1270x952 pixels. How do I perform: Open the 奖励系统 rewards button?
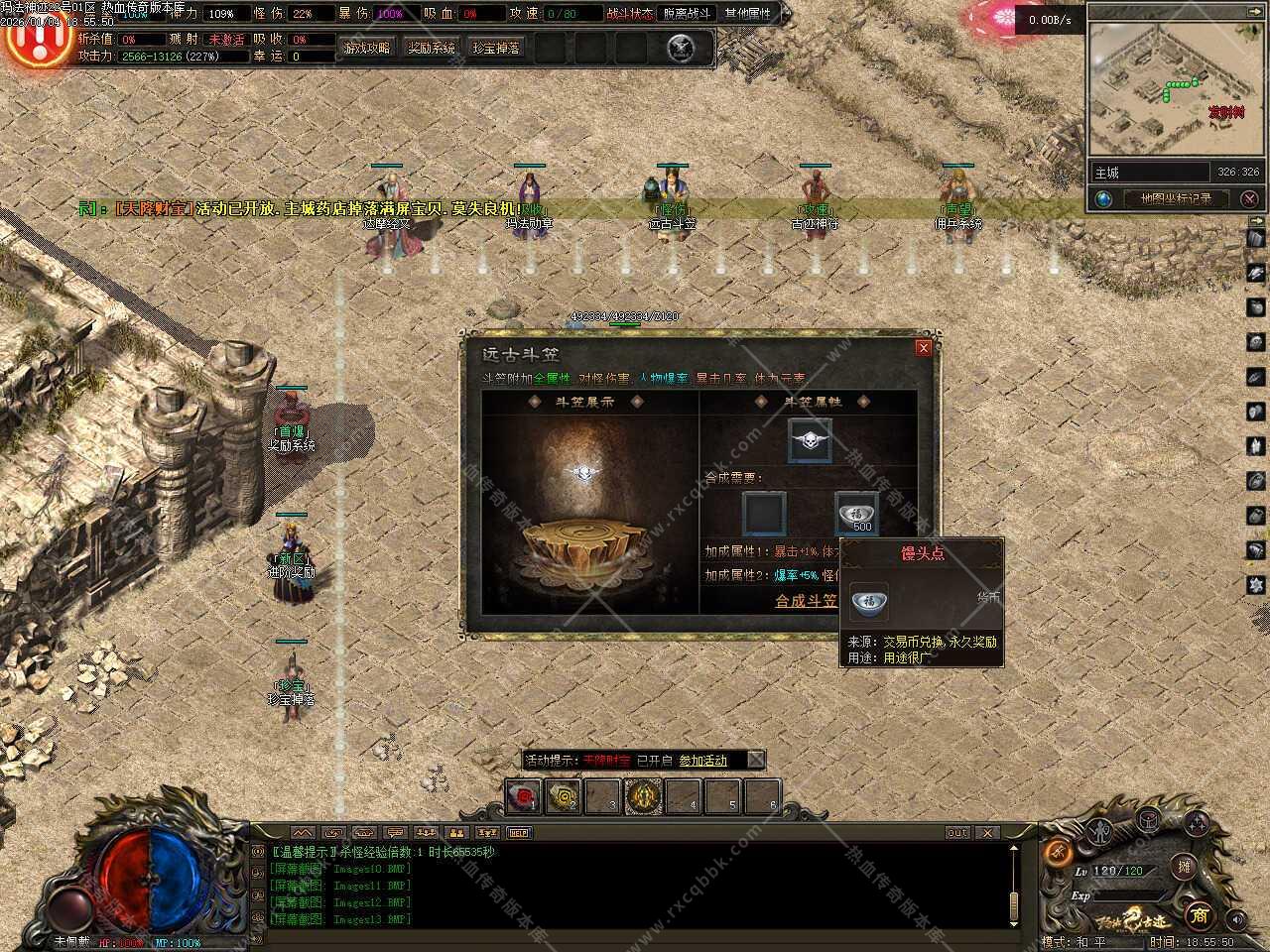432,48
